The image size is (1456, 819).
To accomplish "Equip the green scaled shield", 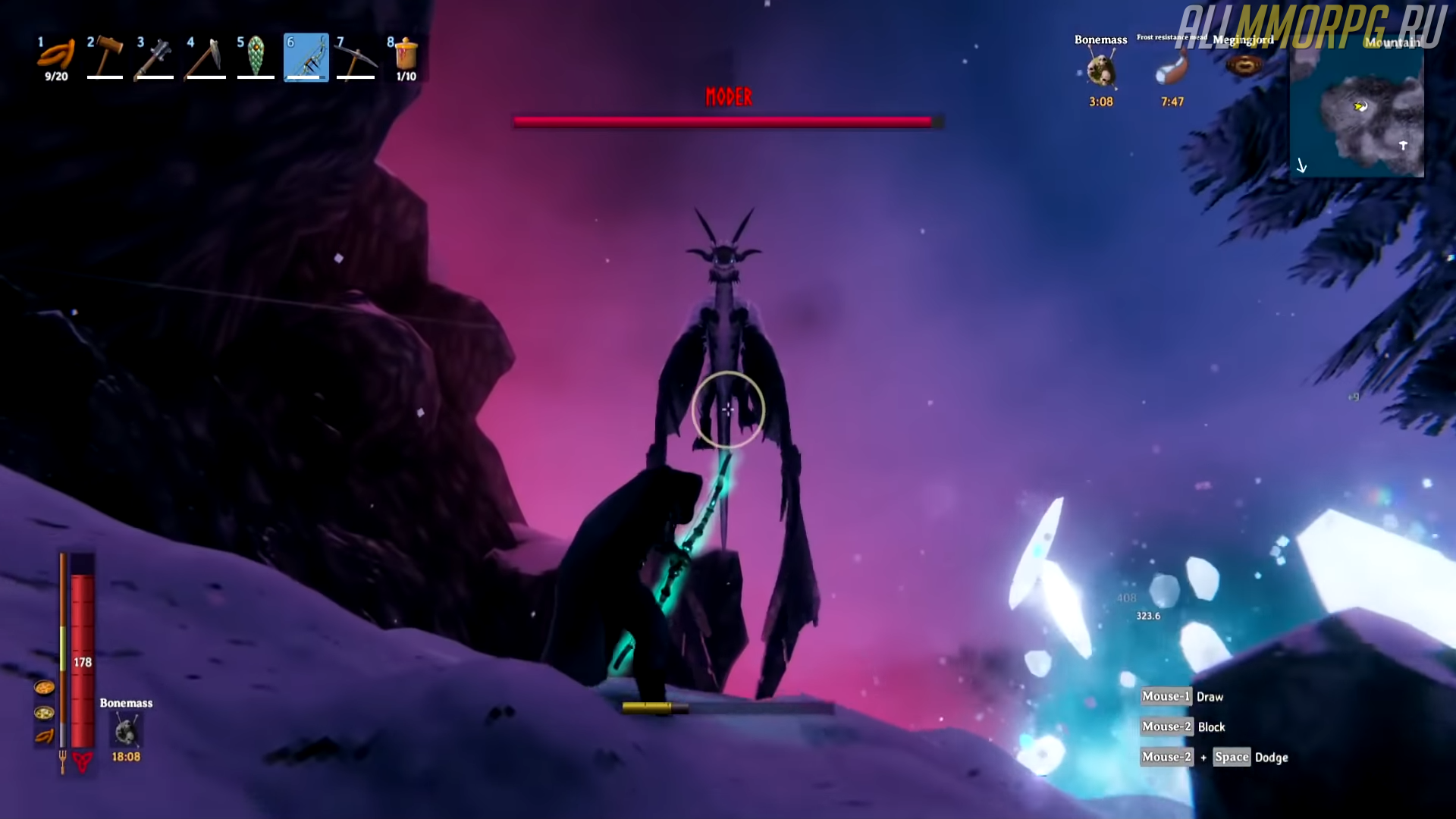I will (x=256, y=56).
